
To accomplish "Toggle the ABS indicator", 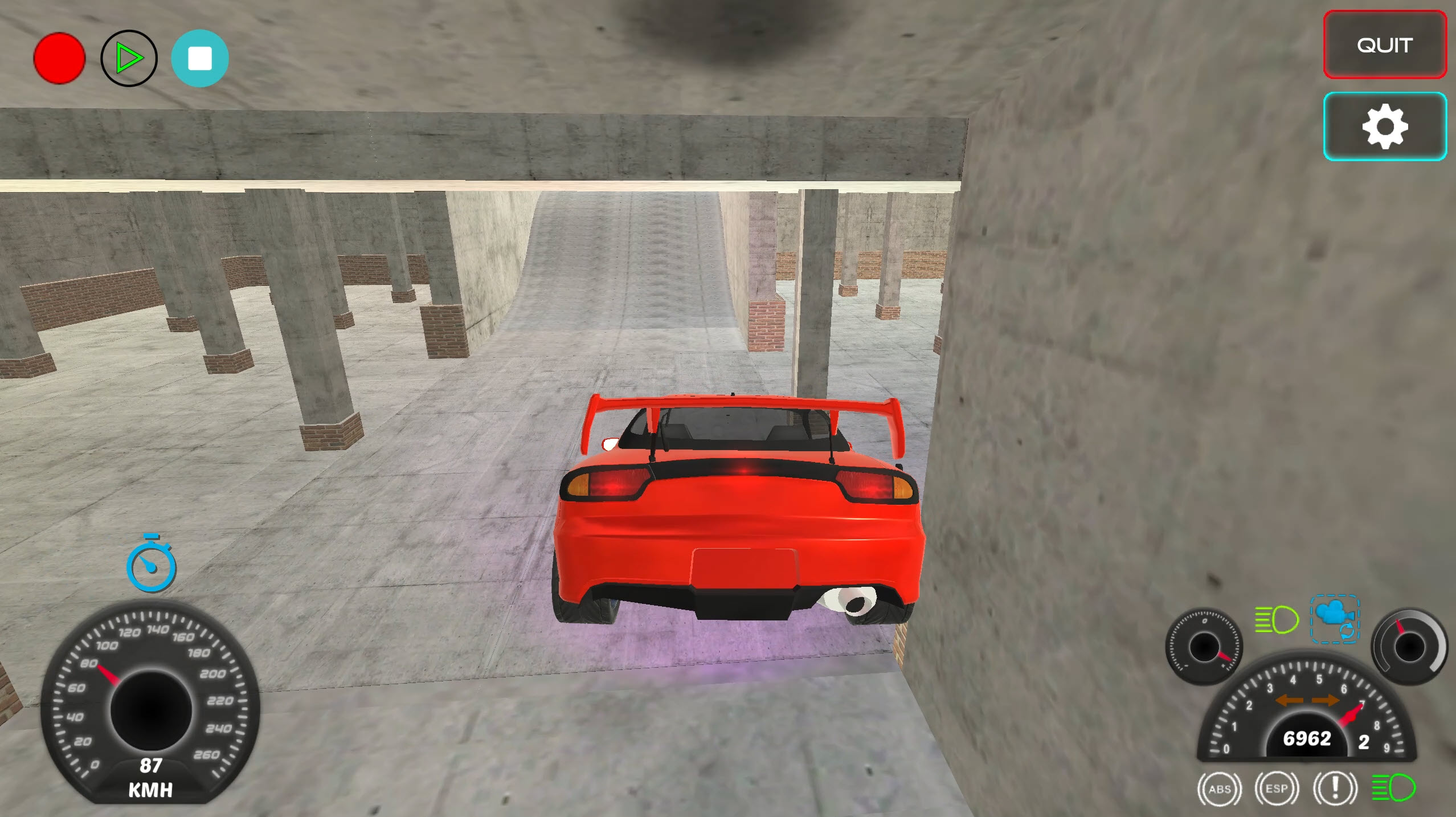I will [x=1219, y=788].
